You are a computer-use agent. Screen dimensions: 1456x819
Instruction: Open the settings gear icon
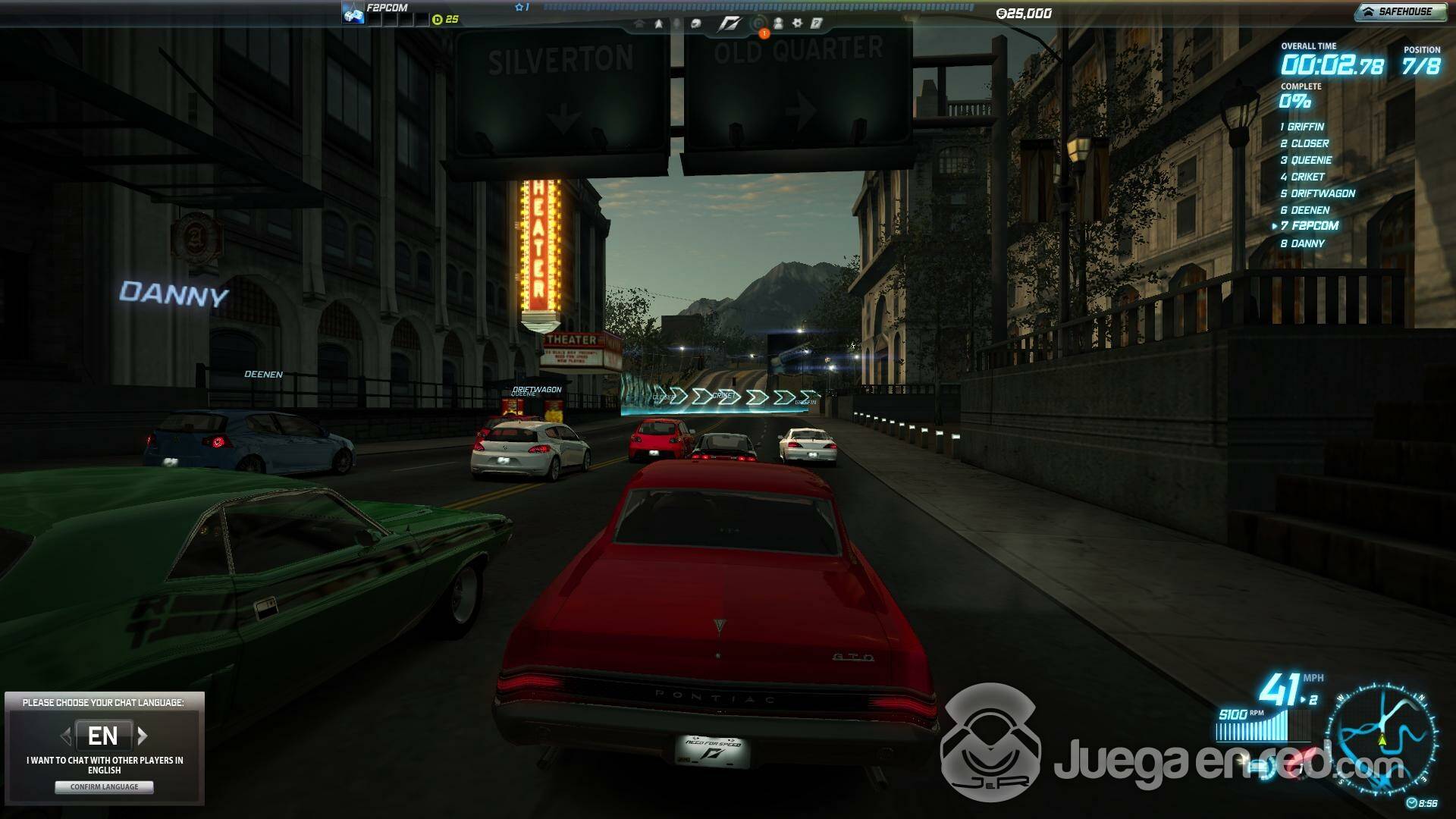pyautogui.click(x=797, y=24)
